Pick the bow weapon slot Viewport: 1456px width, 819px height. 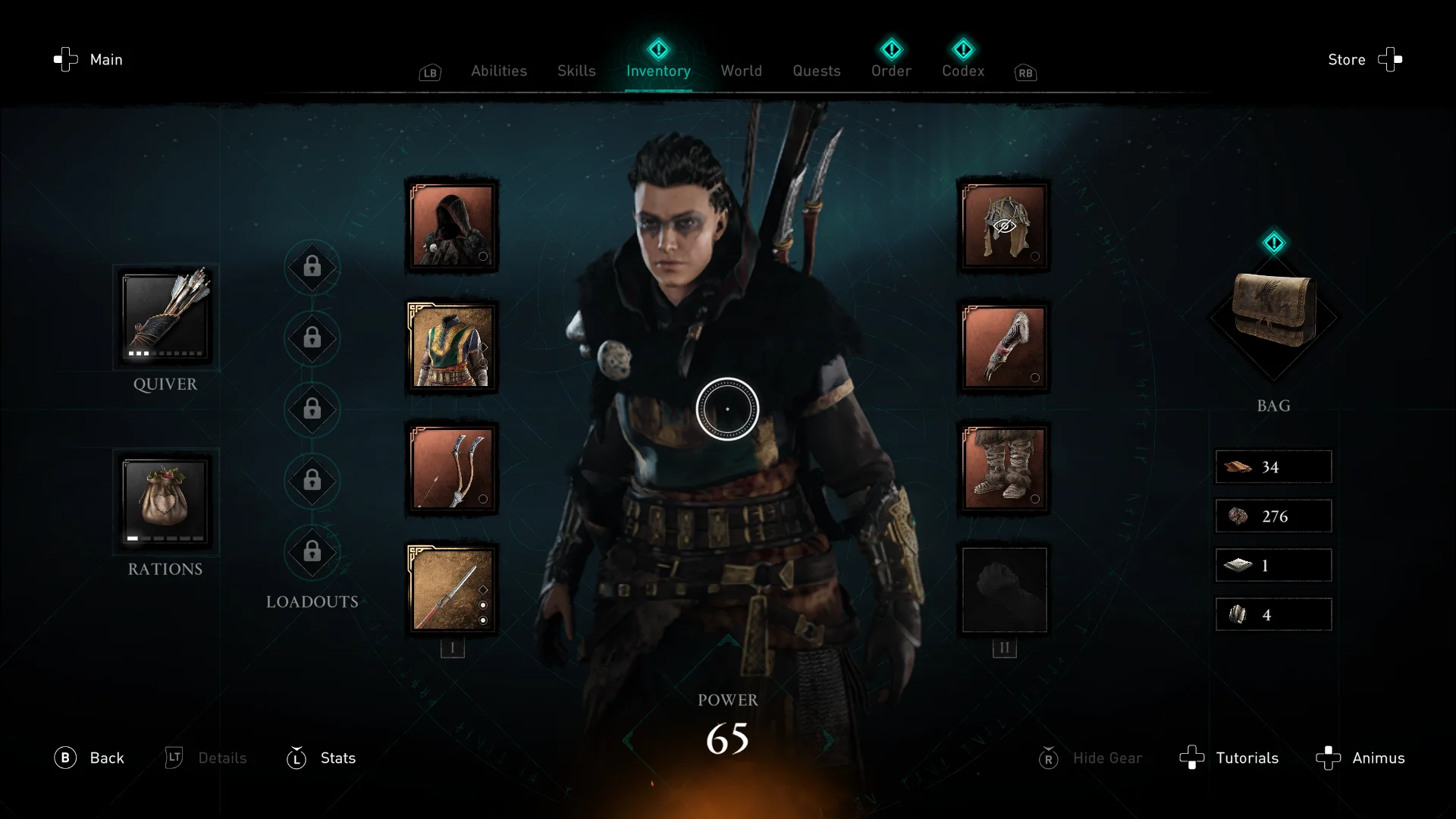pyautogui.click(x=452, y=468)
